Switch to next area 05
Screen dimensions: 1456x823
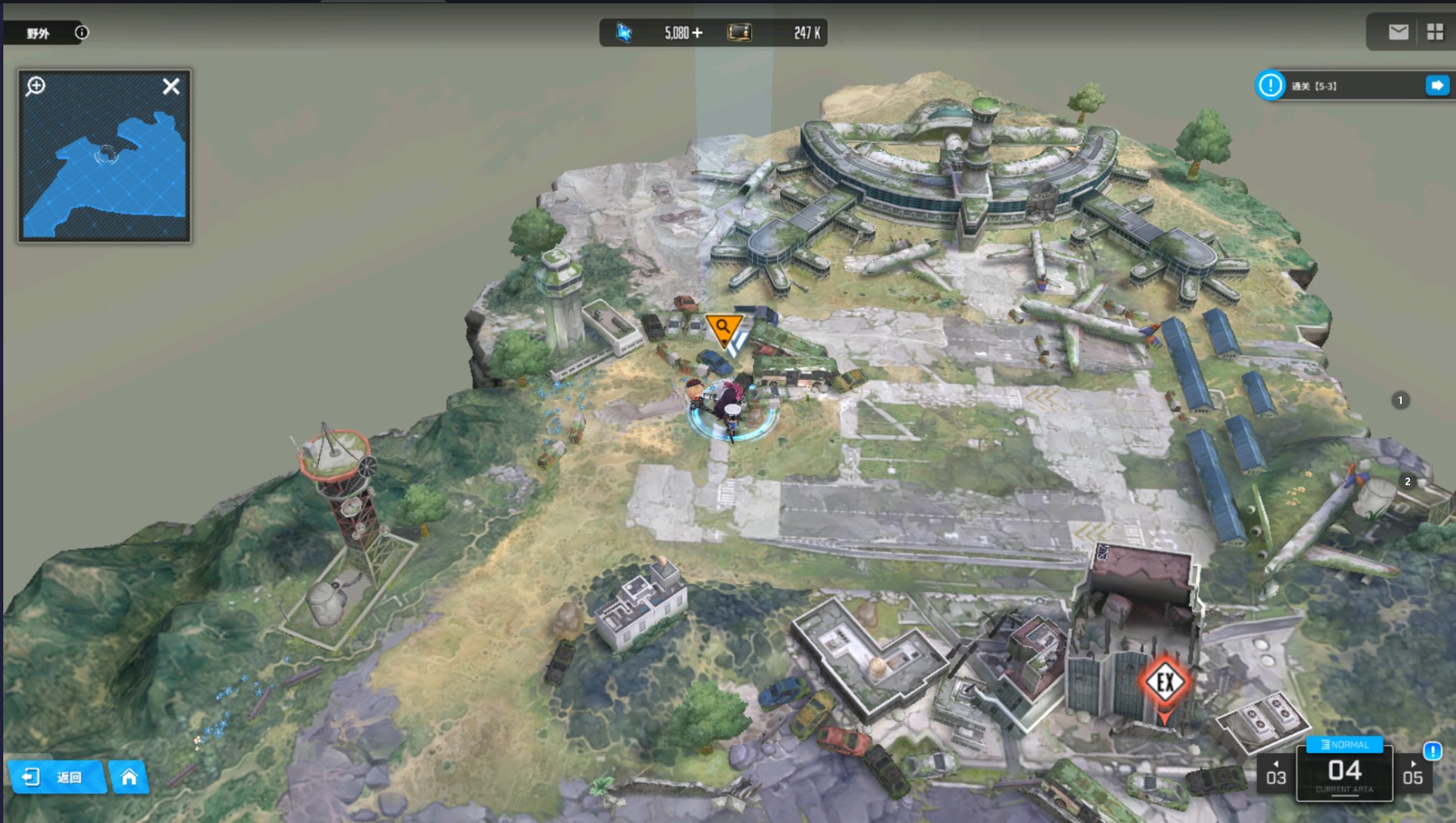click(1412, 774)
